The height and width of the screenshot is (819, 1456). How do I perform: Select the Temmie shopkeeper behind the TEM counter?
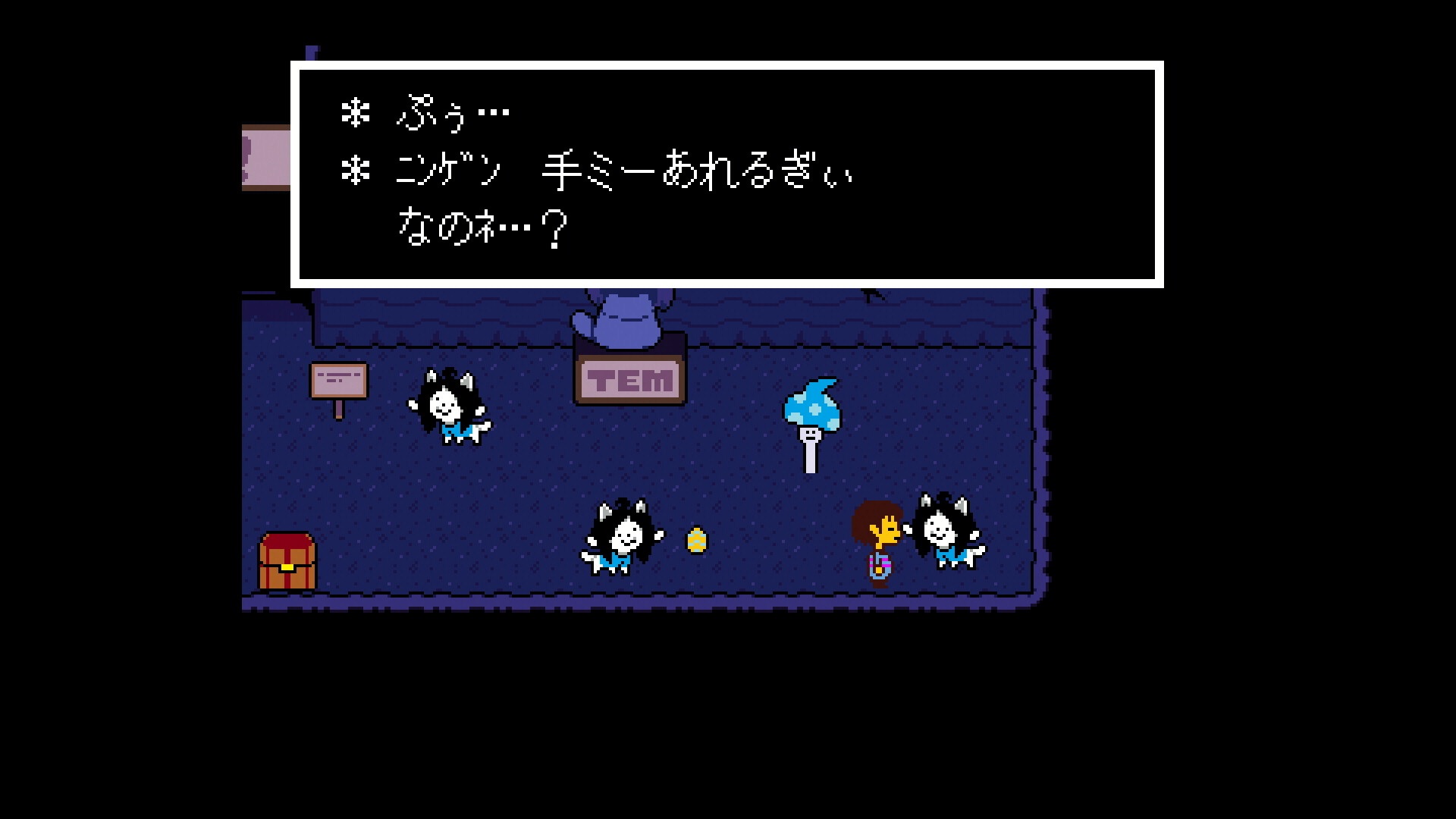click(629, 318)
